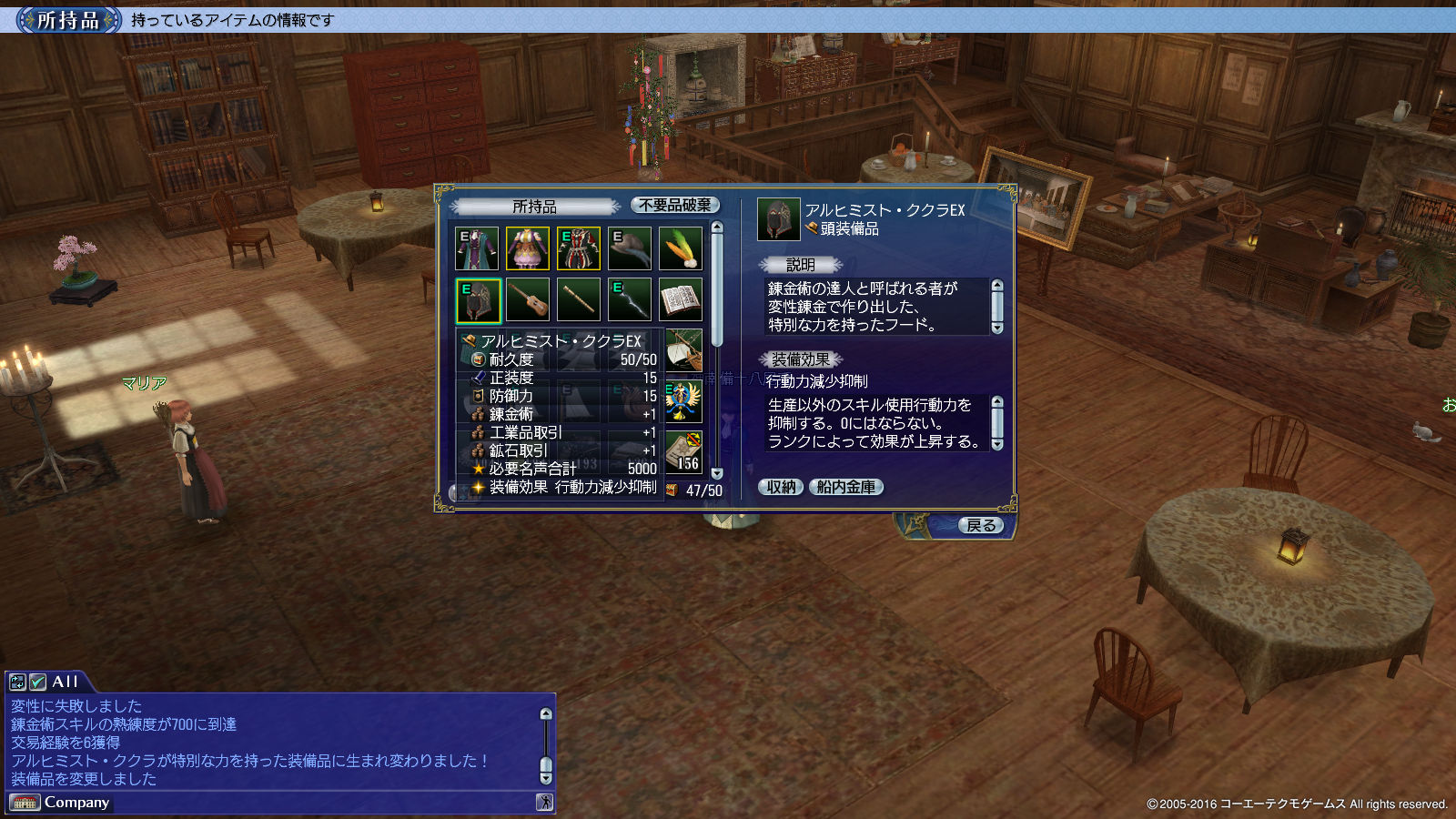
Task: Pick the equipped silver rapier slot
Action: click(630, 299)
